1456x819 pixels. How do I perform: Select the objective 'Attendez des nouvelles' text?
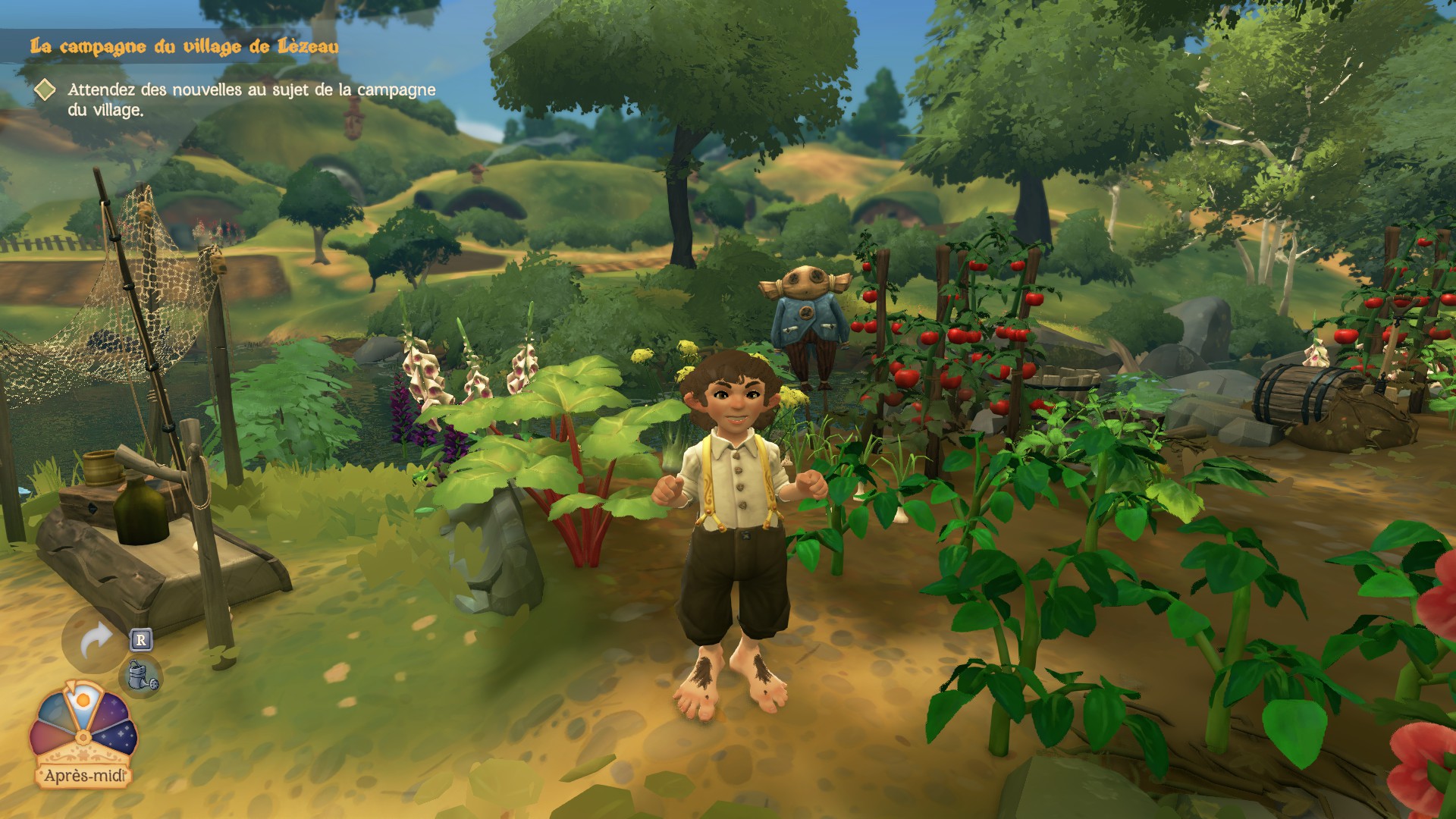pyautogui.click(x=251, y=99)
